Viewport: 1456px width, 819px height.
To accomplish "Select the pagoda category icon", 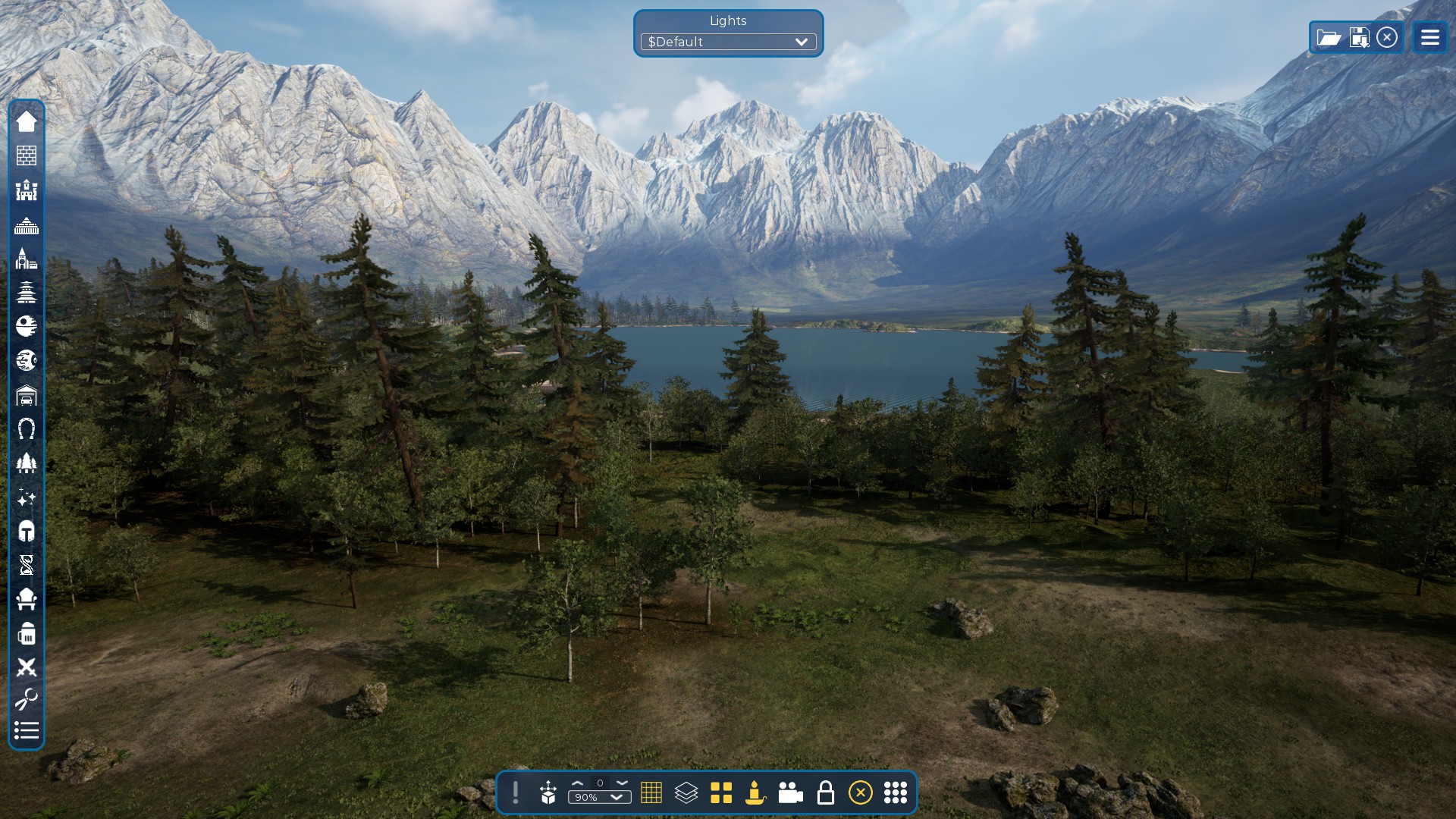I will pos(27,292).
